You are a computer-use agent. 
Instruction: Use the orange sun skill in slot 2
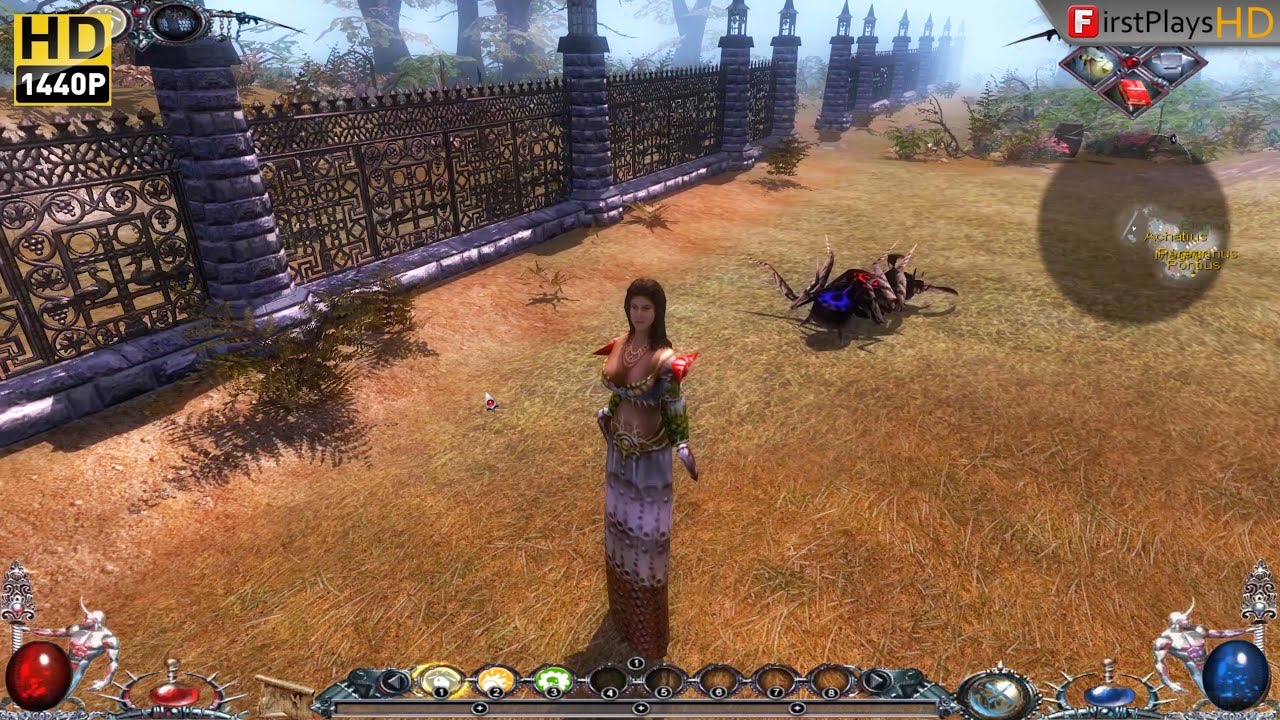(x=494, y=680)
